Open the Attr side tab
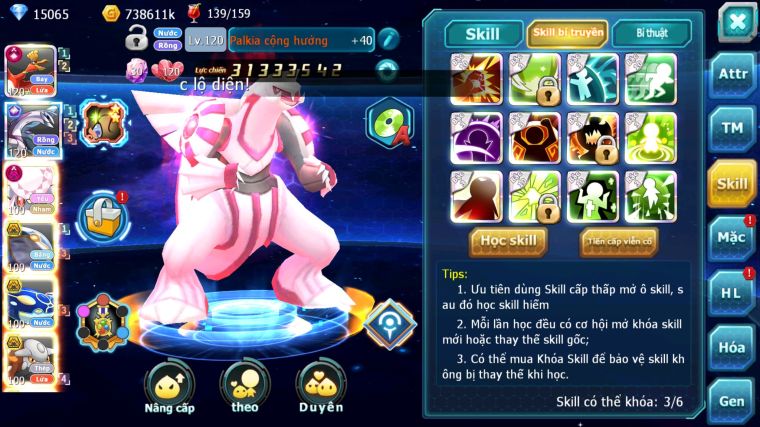 [x=732, y=75]
